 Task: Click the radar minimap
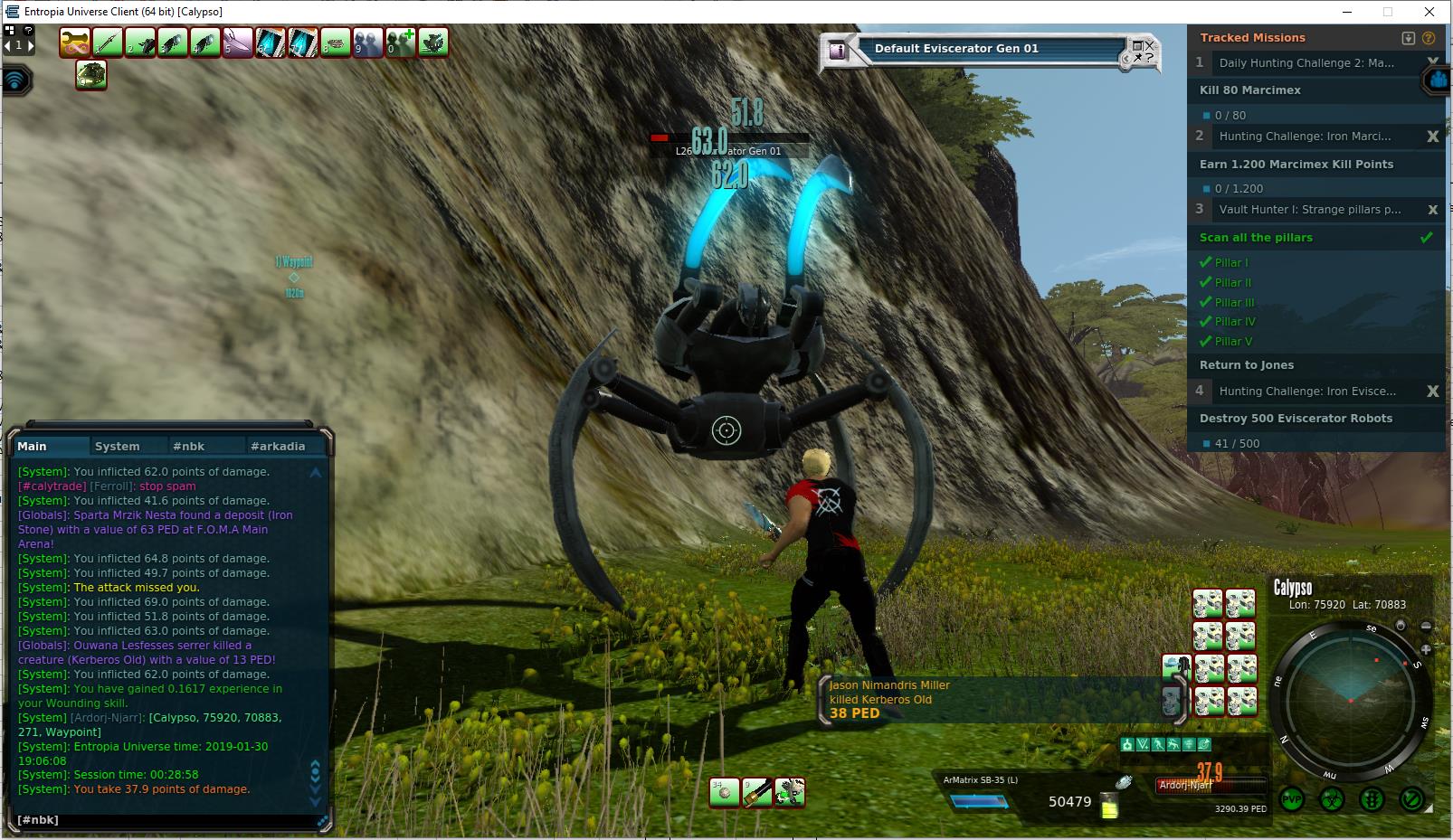tap(1350, 701)
